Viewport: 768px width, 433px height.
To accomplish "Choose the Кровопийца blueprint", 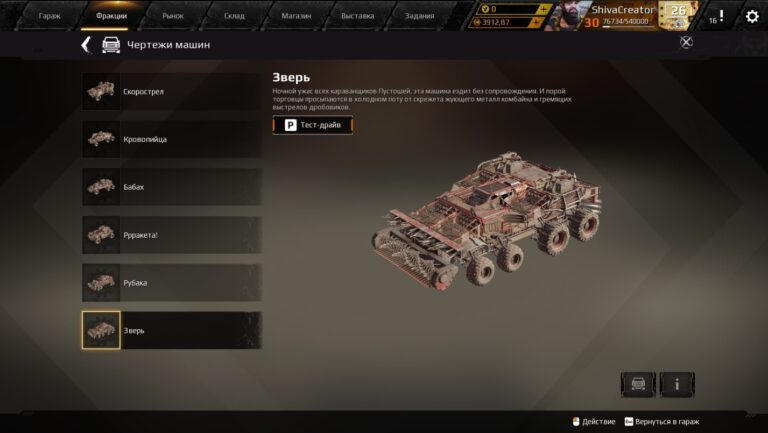I will [x=171, y=139].
